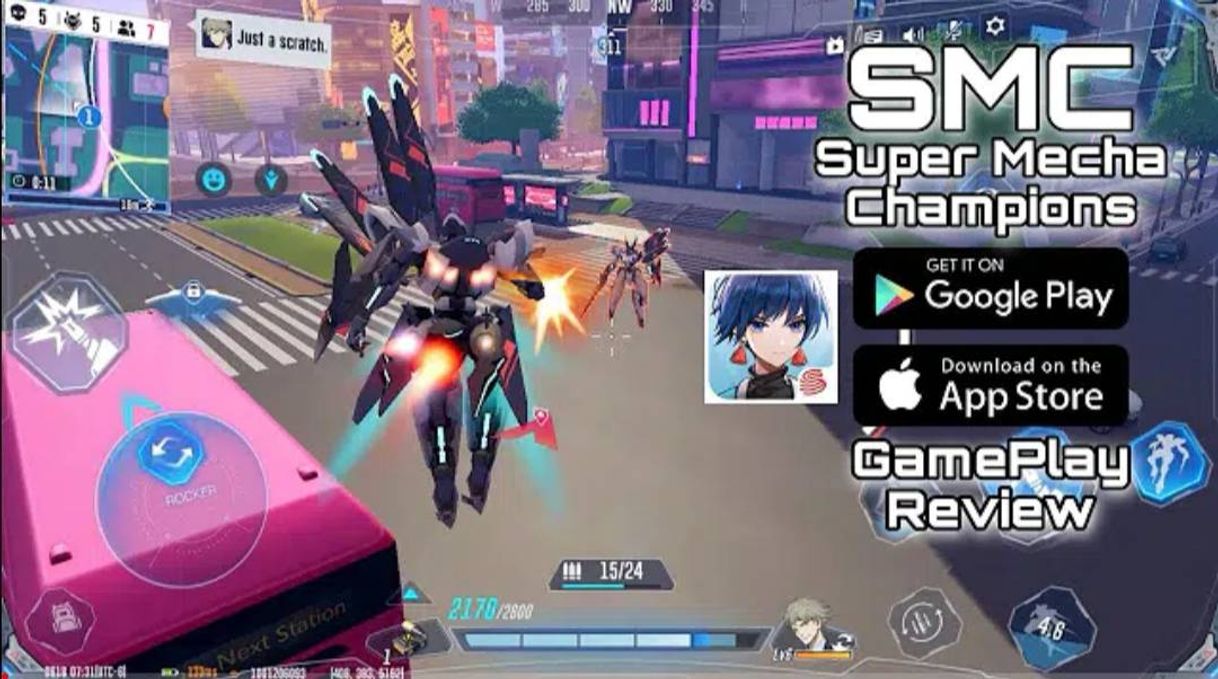The height and width of the screenshot is (679, 1218).
Task: Tap the smiley emote button
Action: (x=214, y=179)
